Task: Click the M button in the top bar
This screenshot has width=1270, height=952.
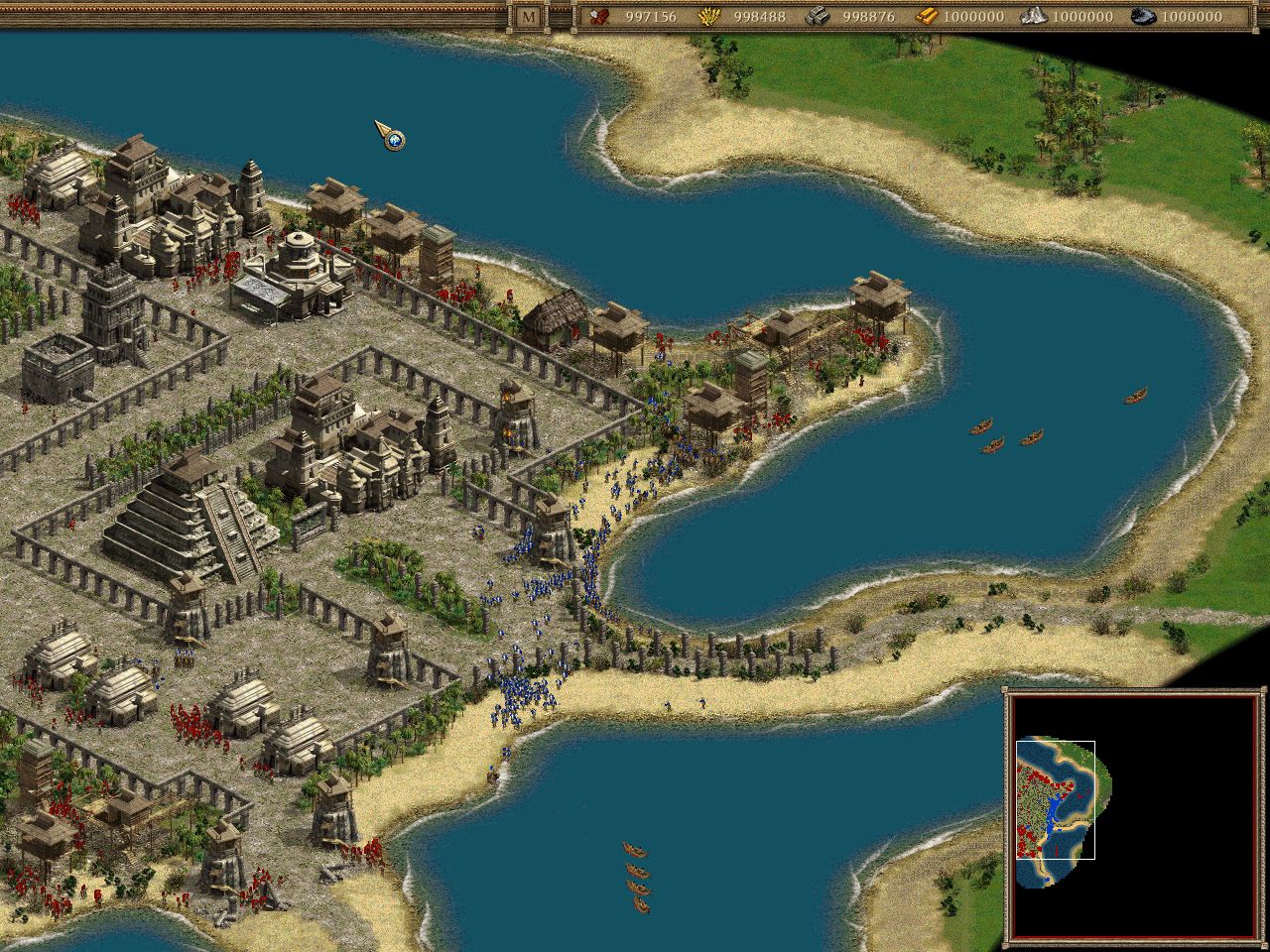Action: point(527,15)
